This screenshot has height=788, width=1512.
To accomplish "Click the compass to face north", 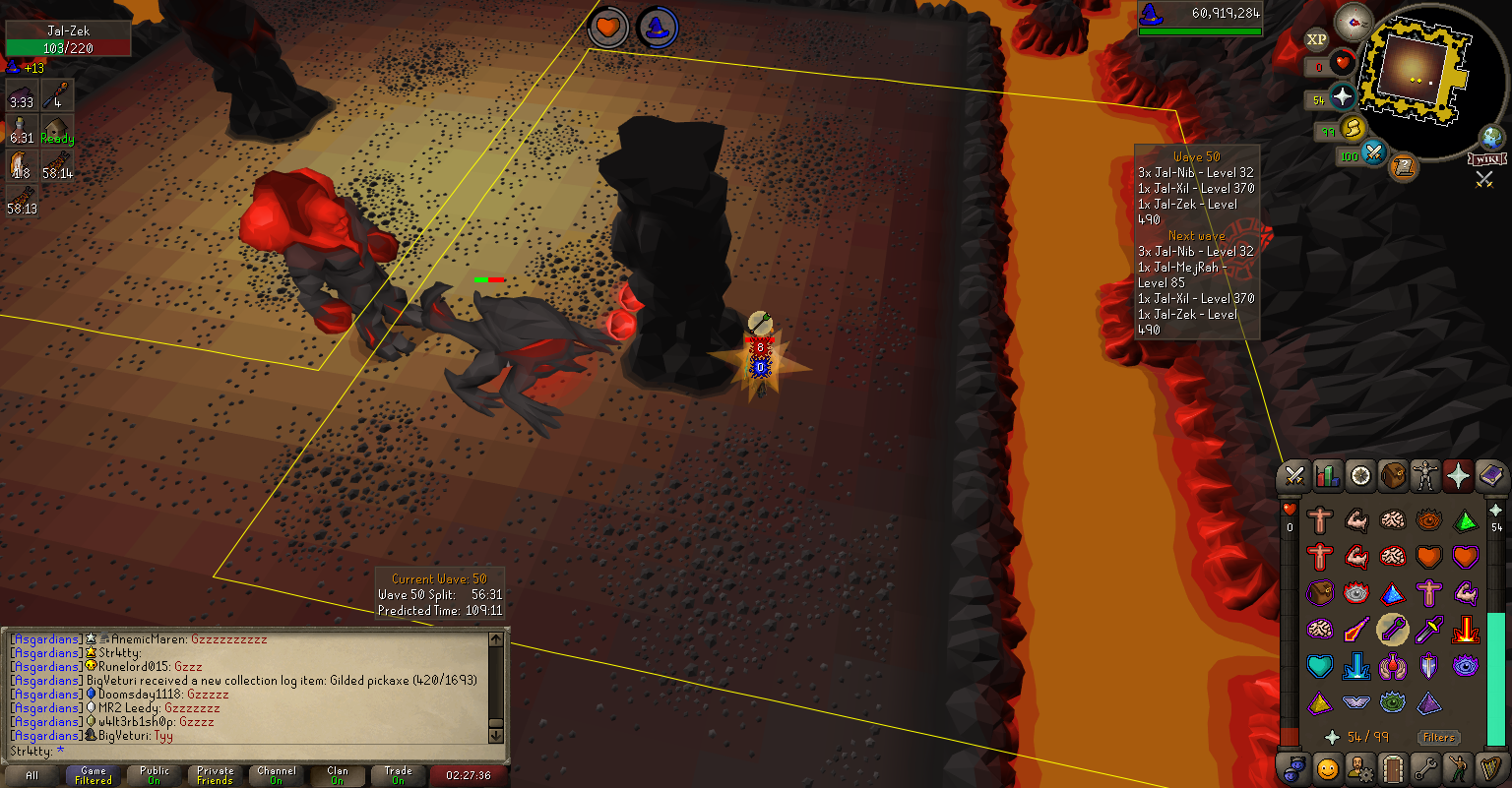I will click(1354, 22).
